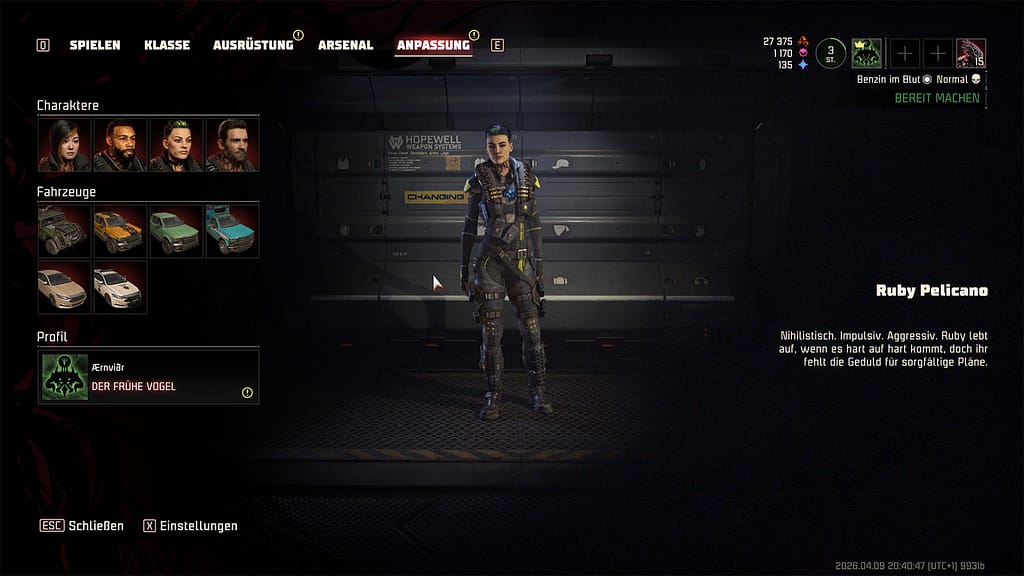Choose the white sedan vehicle
This screenshot has width=1024, height=576.
(x=120, y=287)
